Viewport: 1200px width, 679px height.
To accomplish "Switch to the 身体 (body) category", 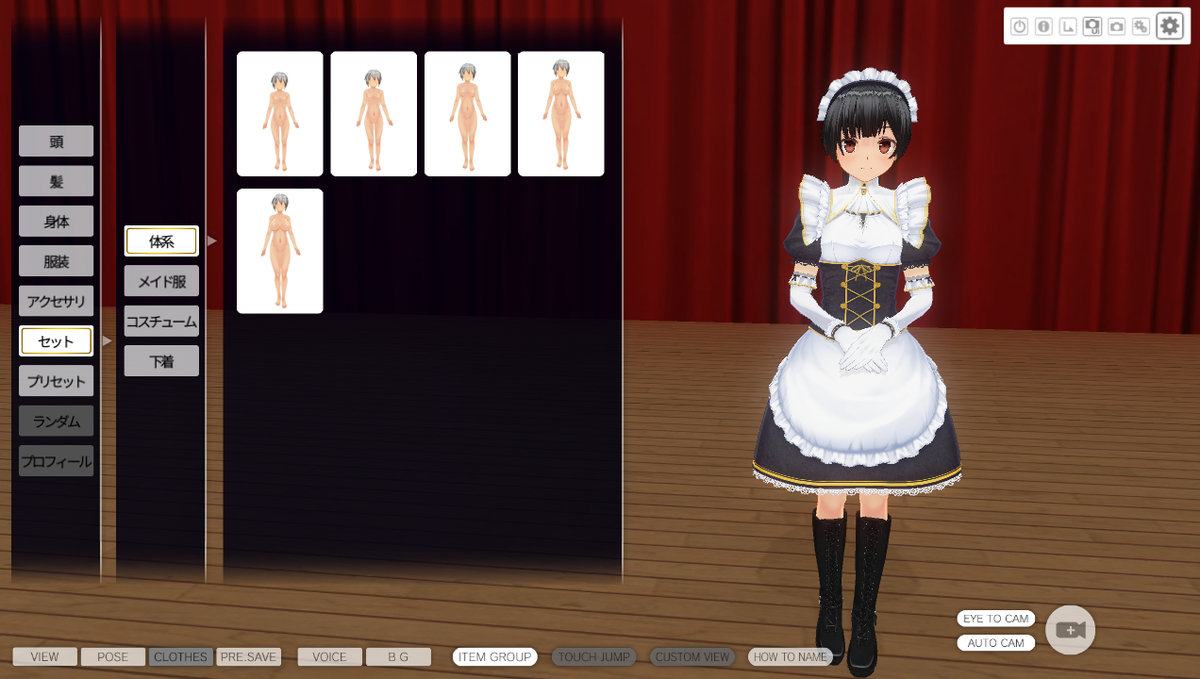I will click(x=56, y=221).
